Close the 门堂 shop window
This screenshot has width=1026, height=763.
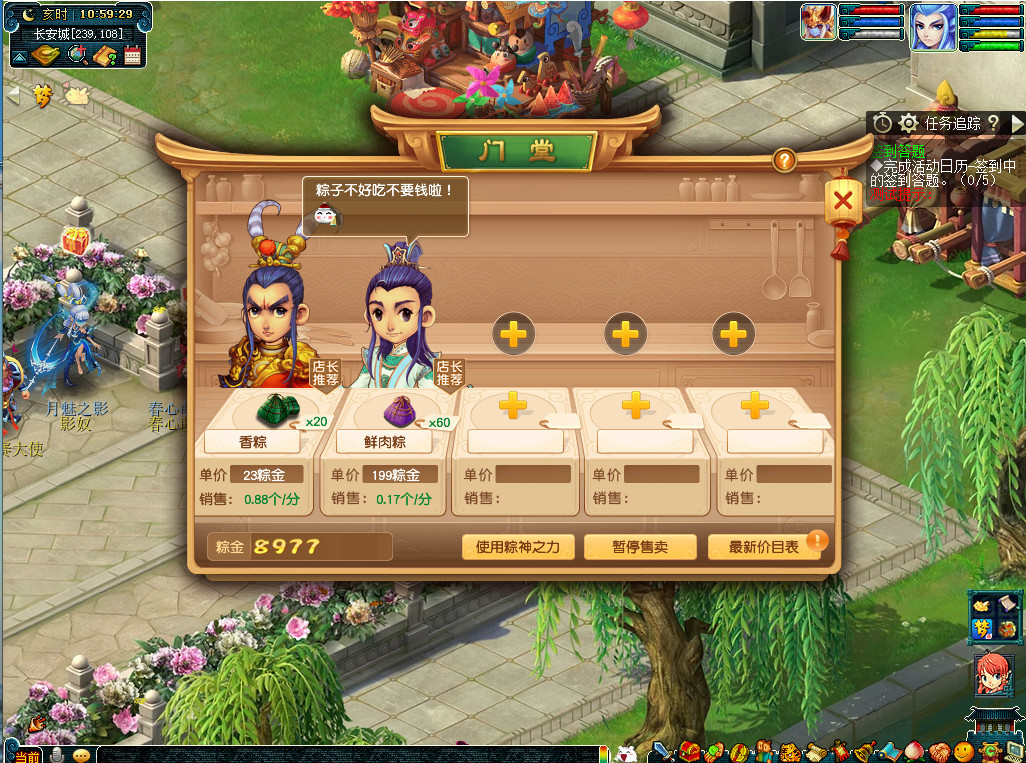(843, 201)
